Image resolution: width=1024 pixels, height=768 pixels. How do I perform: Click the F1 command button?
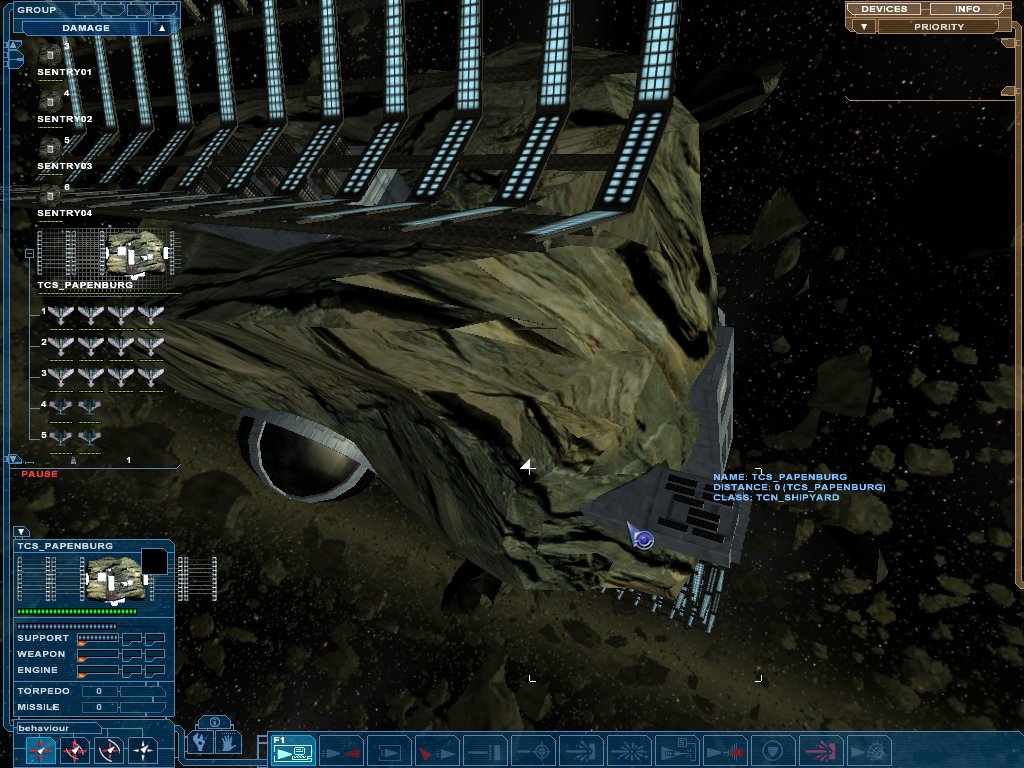294,750
